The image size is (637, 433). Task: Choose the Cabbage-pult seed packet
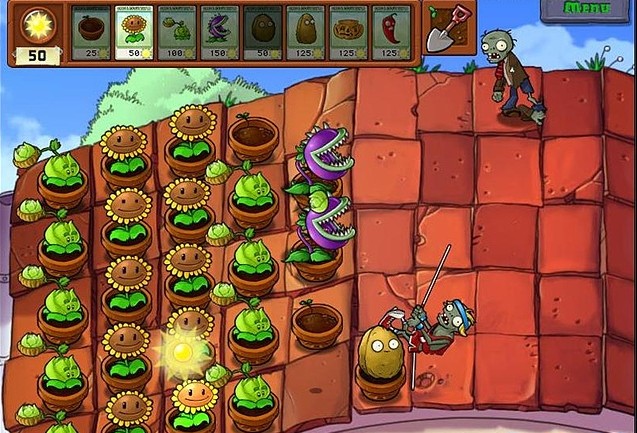(179, 33)
